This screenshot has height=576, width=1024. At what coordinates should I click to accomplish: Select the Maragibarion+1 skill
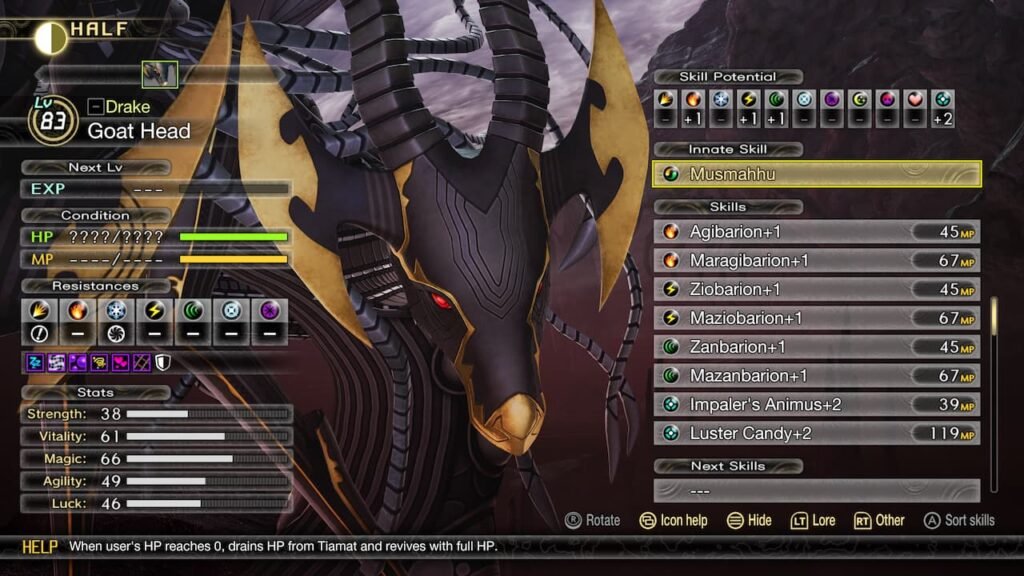816,261
